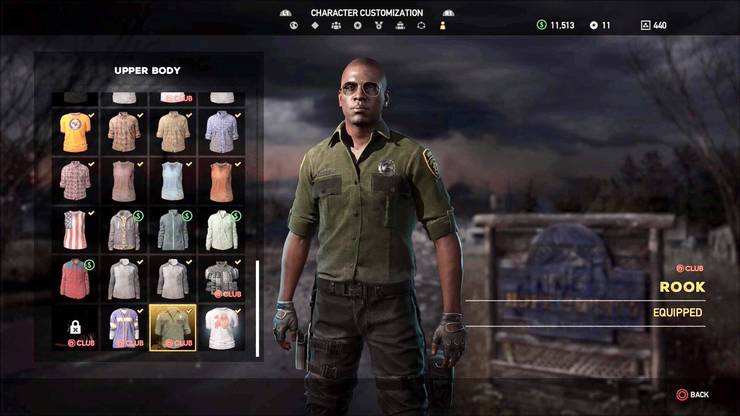Image resolution: width=740 pixels, height=416 pixels.
Task: Choose the blue checkered button-up shirt
Action: click(x=221, y=131)
